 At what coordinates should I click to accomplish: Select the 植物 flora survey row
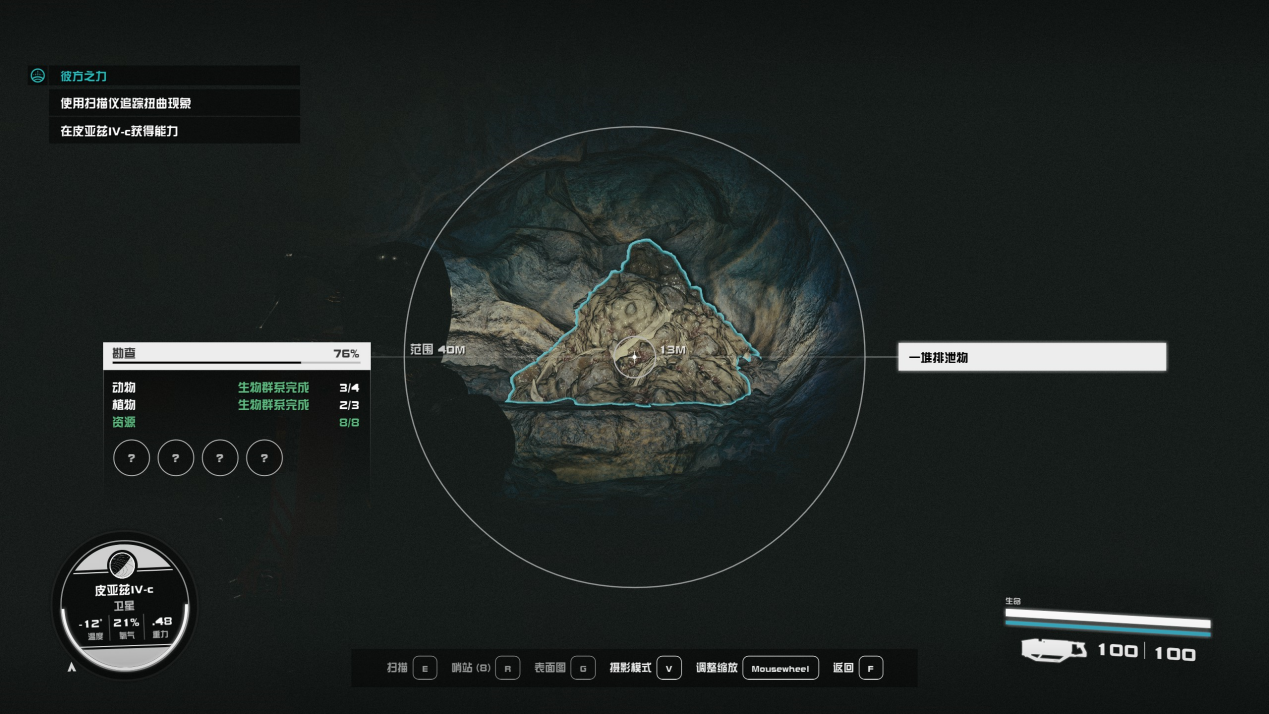(x=236, y=405)
